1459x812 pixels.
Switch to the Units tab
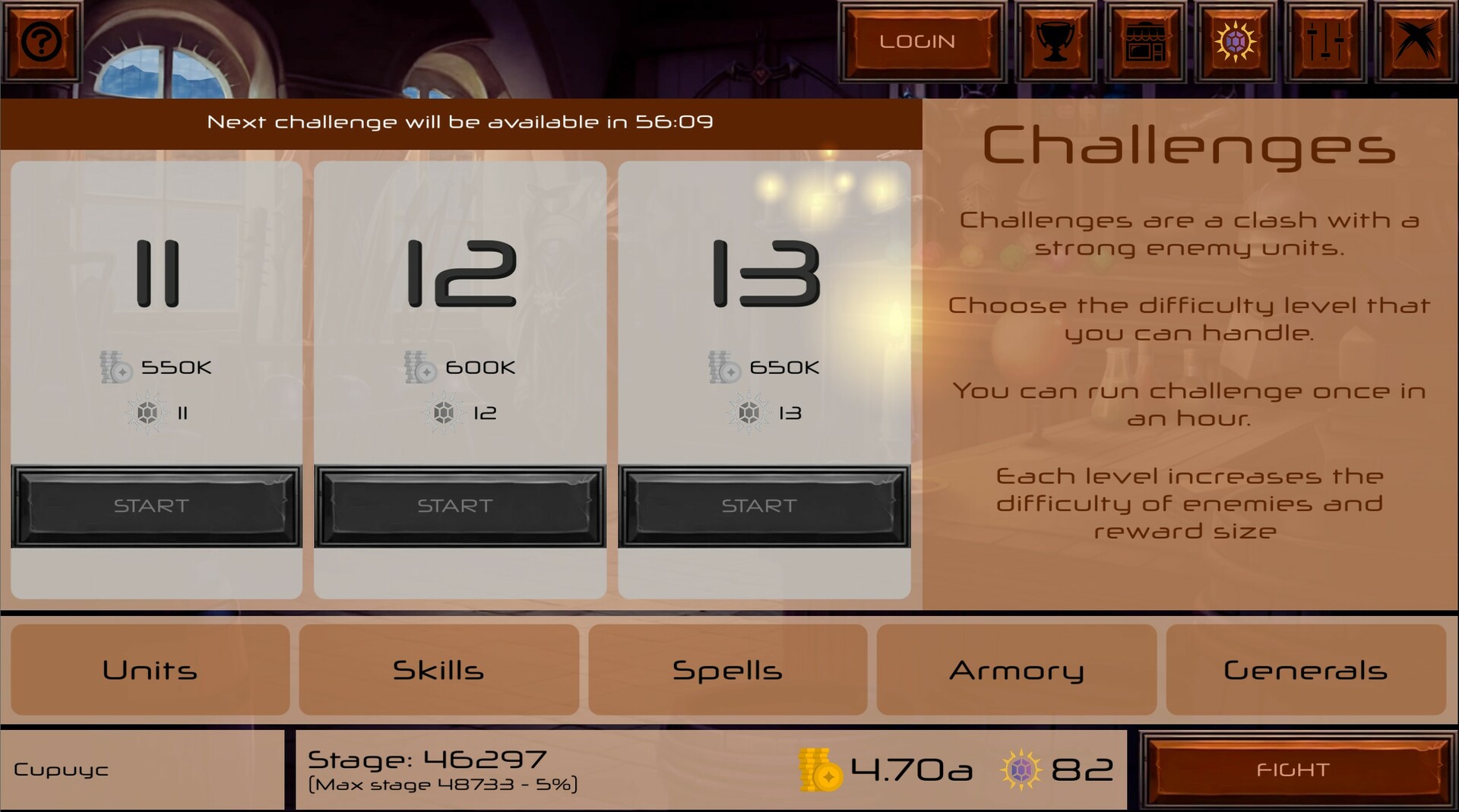(150, 670)
